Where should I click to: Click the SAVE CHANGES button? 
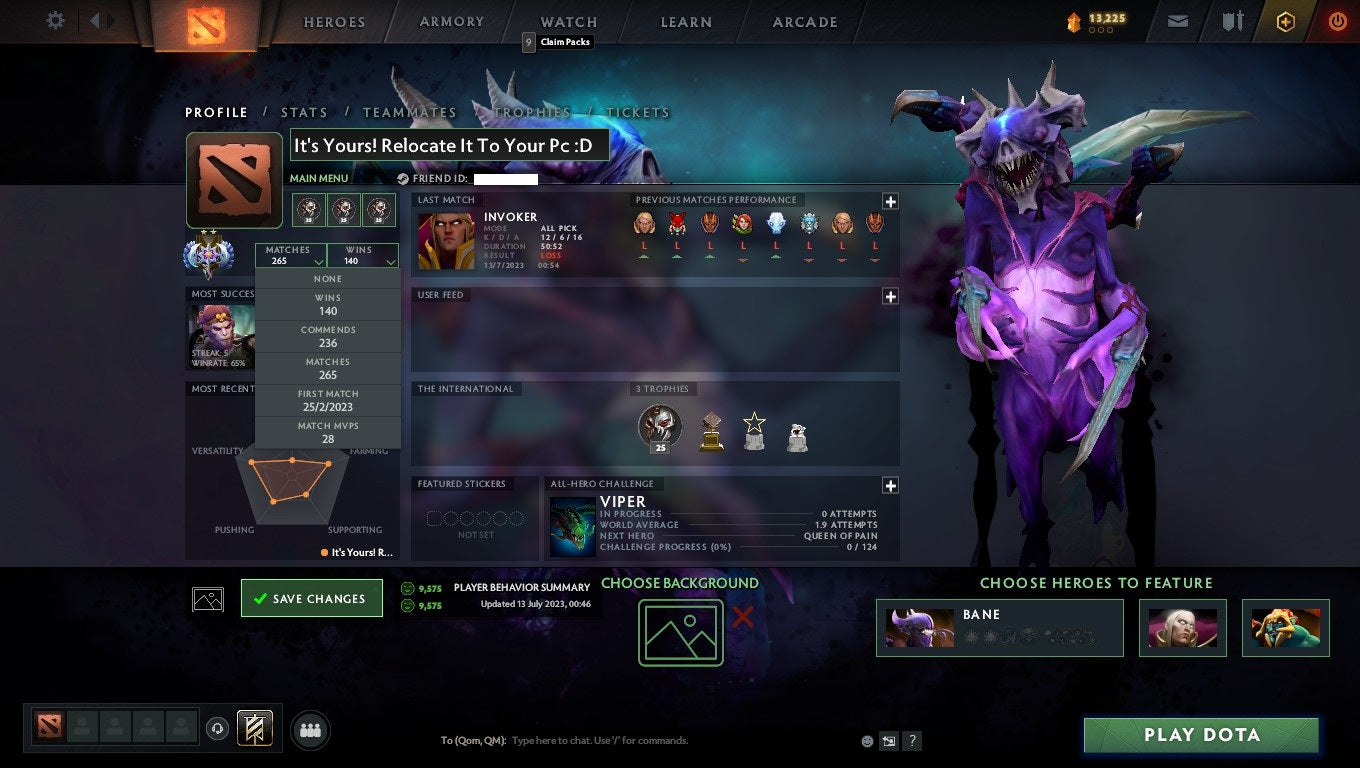(311, 597)
